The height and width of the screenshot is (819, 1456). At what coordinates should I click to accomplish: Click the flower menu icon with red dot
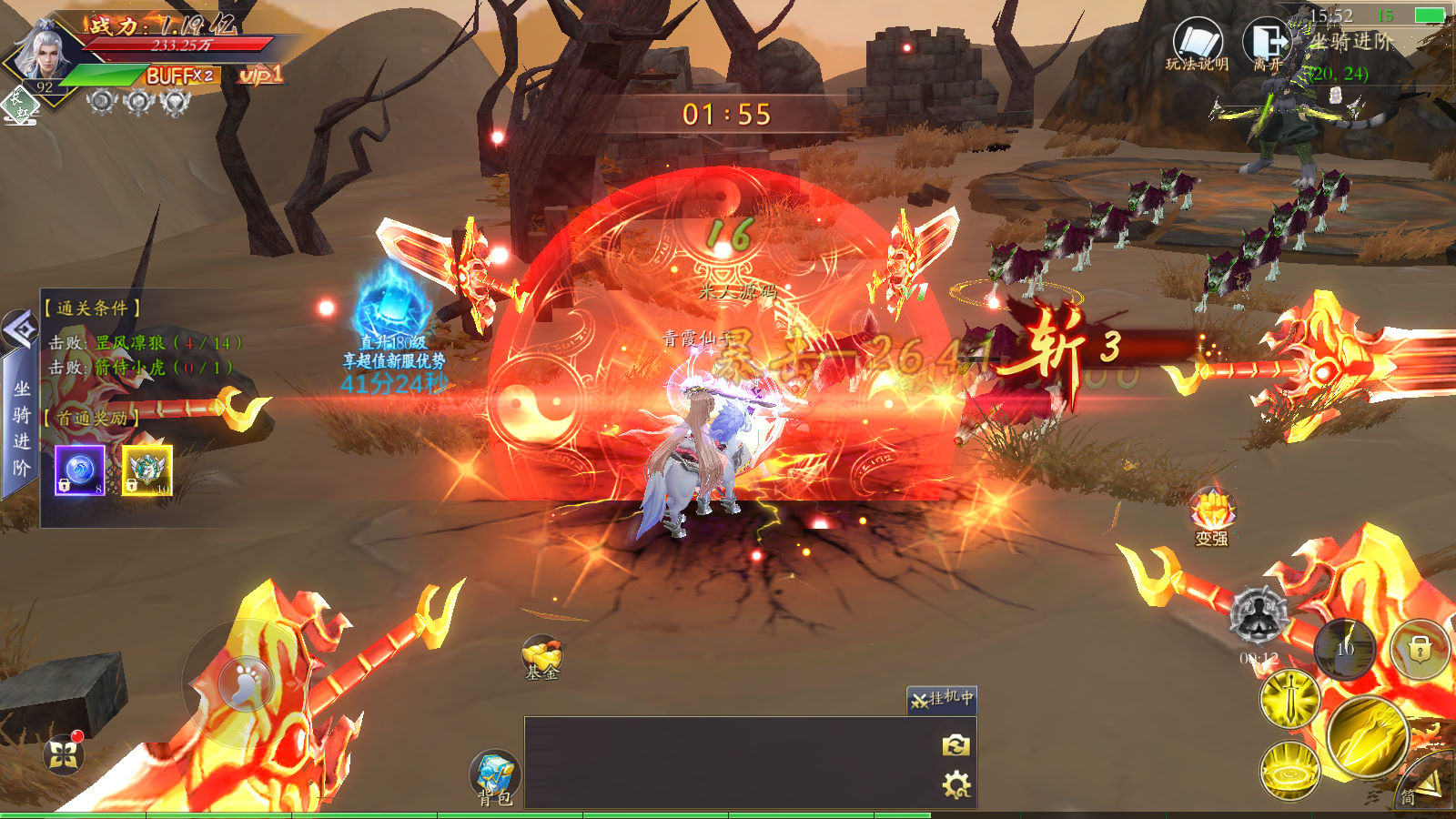64,753
